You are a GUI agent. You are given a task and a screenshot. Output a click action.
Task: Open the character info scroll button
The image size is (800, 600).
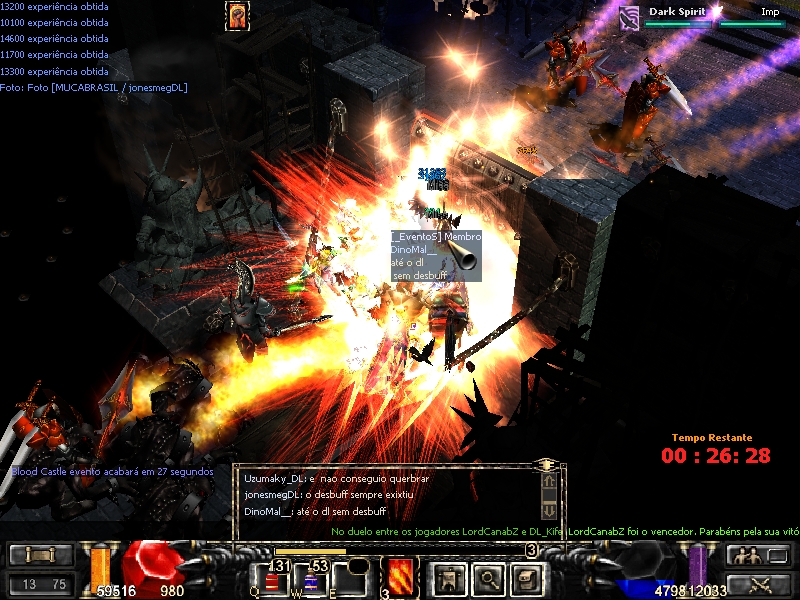[450, 577]
